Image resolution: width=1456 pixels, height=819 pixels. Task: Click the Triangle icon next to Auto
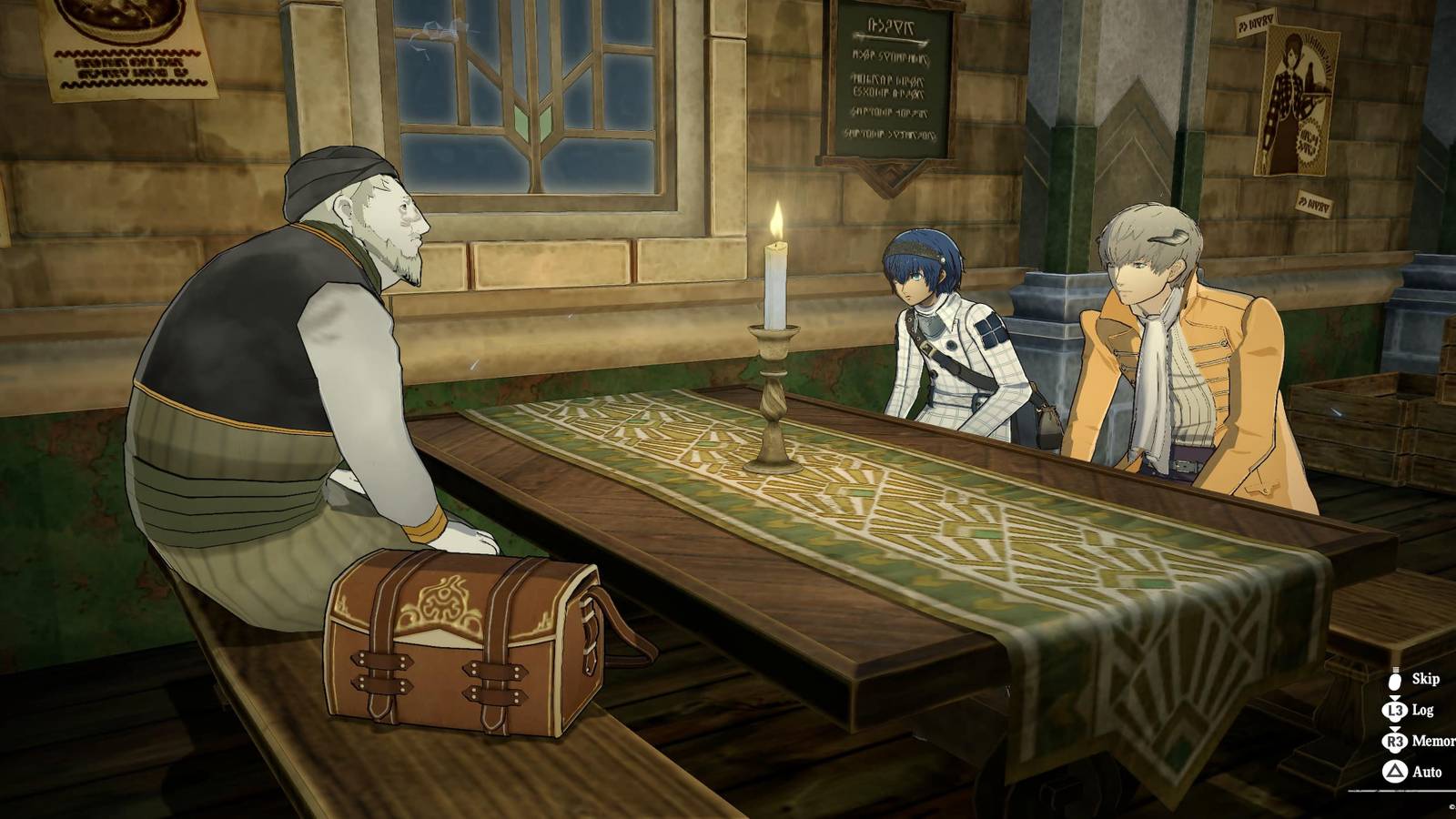[1393, 771]
